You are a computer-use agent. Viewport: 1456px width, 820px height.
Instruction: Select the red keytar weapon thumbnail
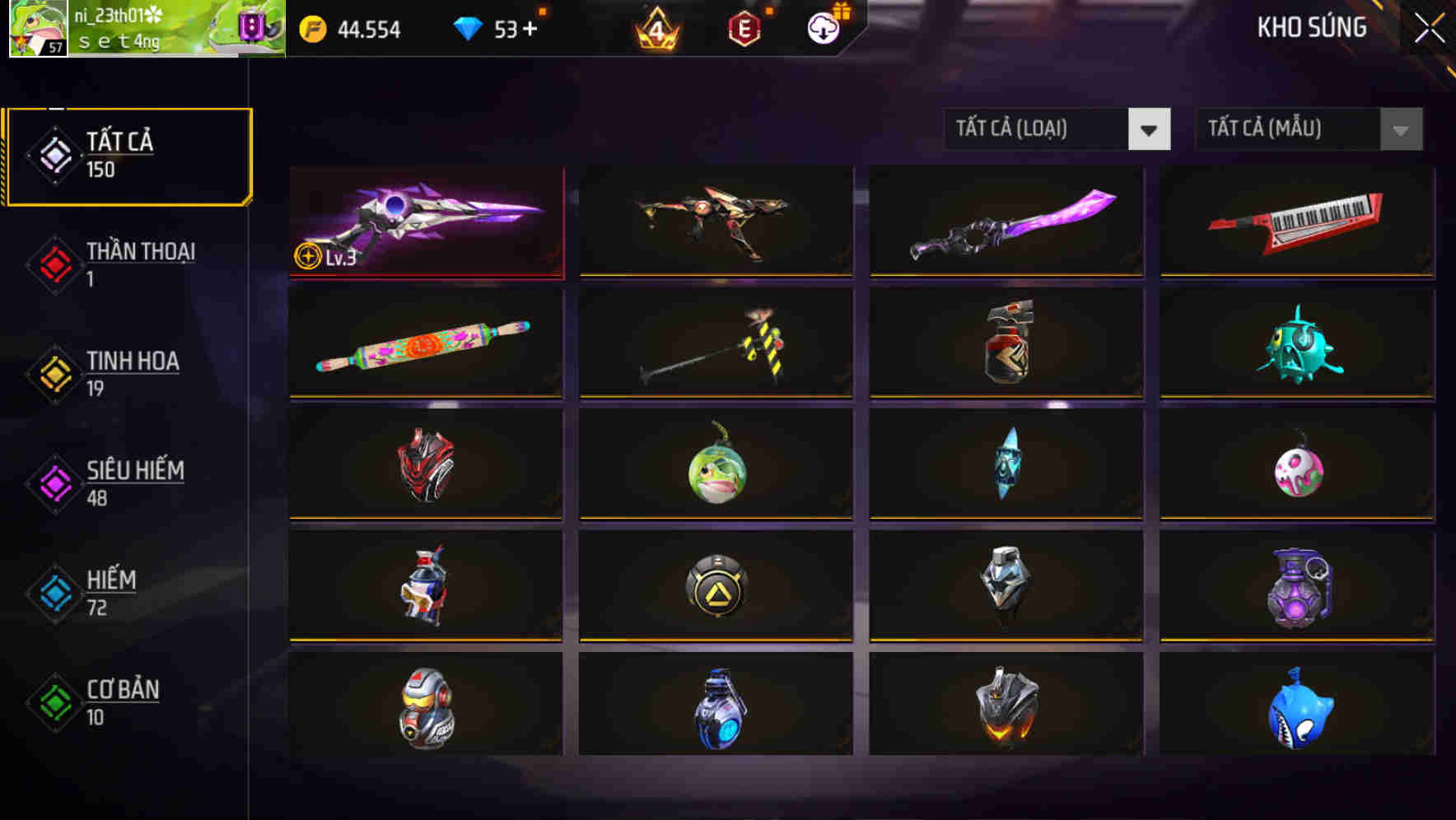click(1295, 221)
